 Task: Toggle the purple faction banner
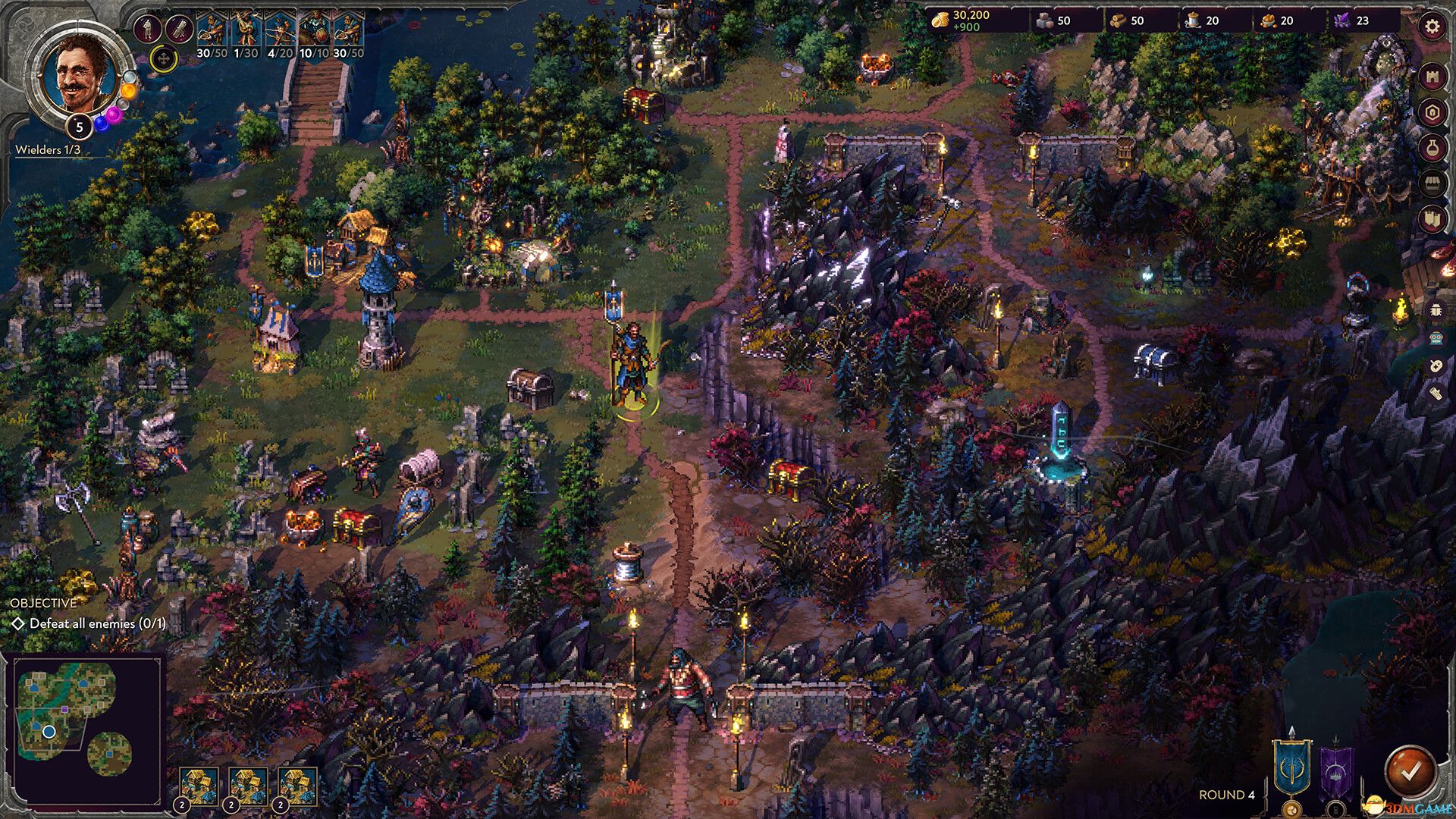(x=1336, y=770)
